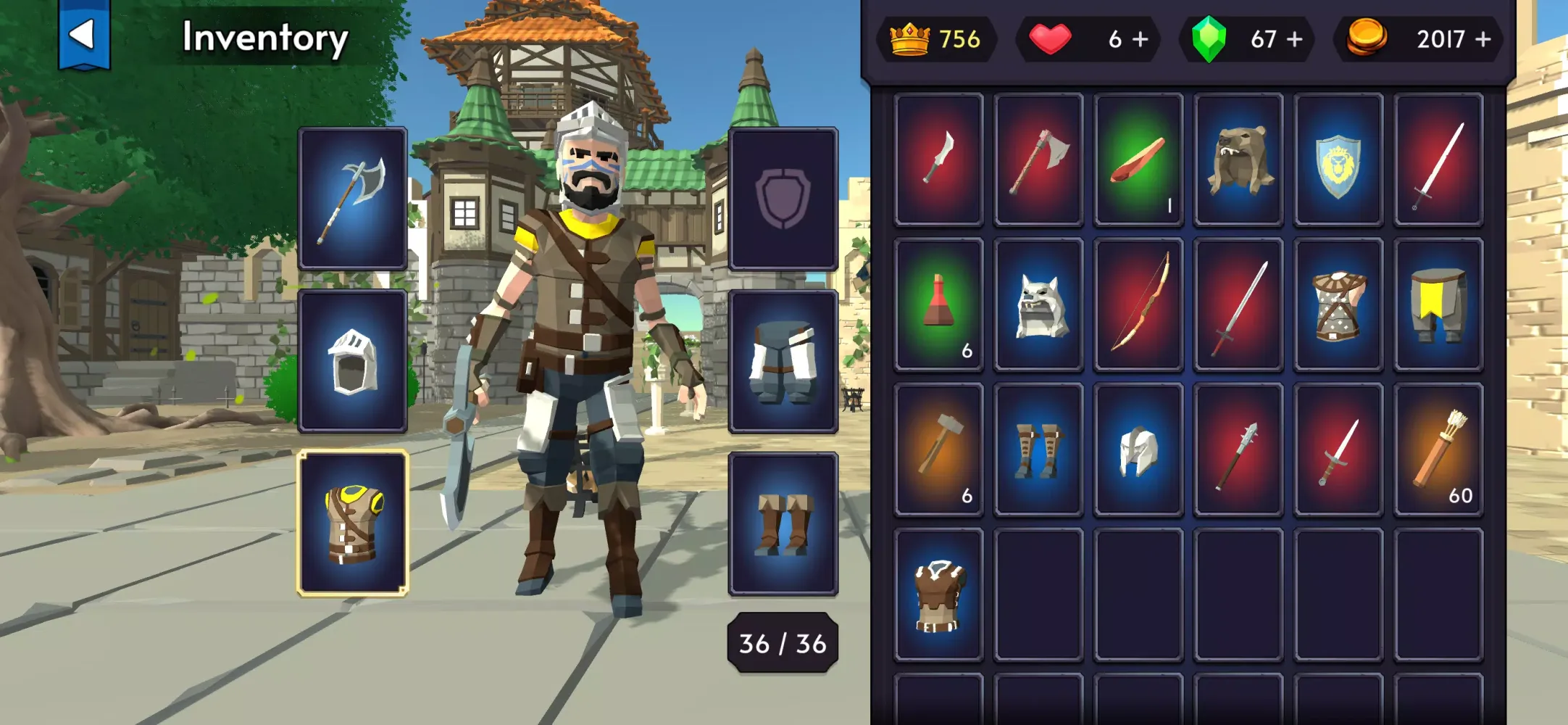Select the raw meat food item
The image size is (1568, 725).
(1138, 159)
